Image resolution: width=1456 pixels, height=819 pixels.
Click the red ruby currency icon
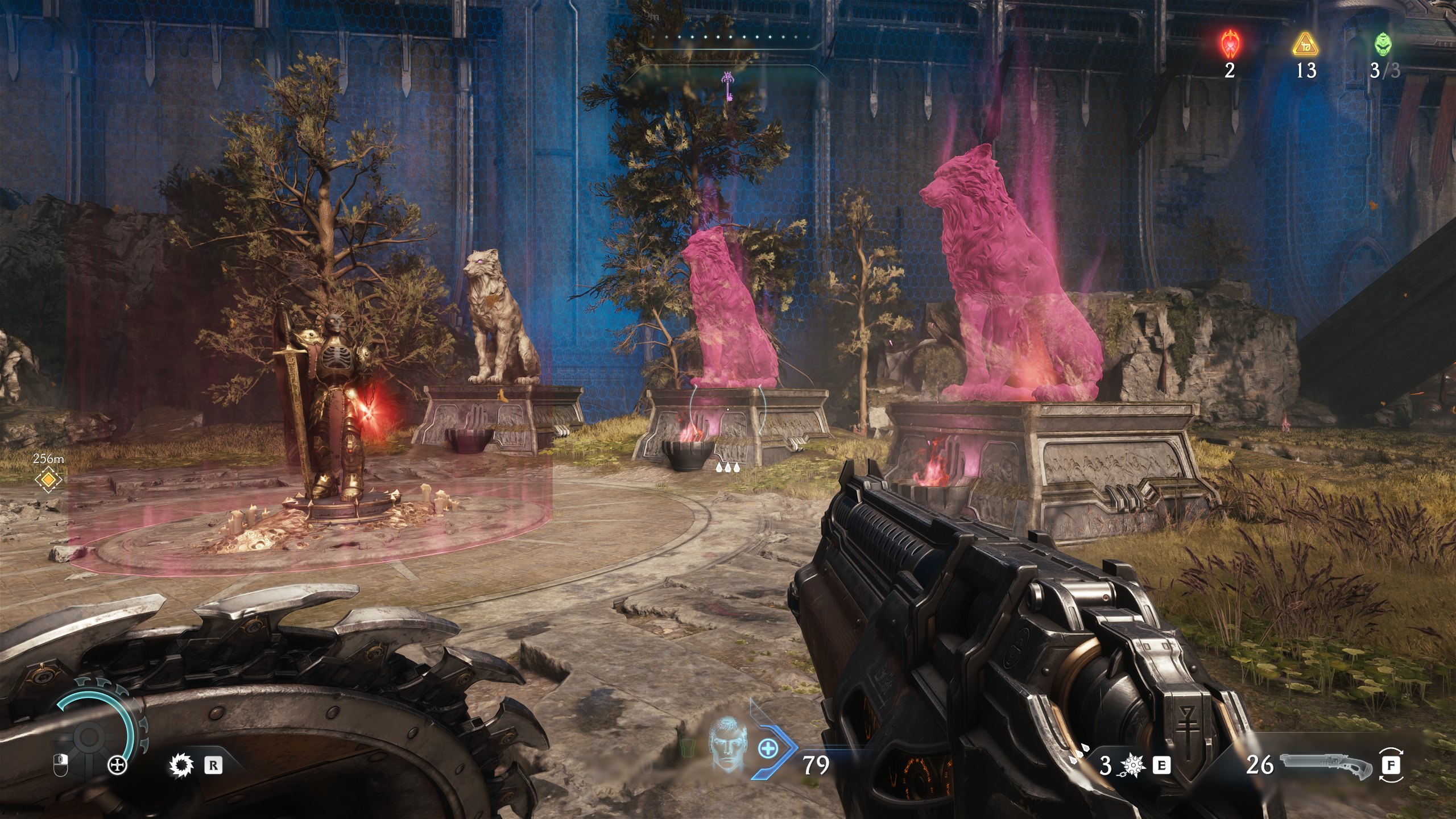(1230, 44)
